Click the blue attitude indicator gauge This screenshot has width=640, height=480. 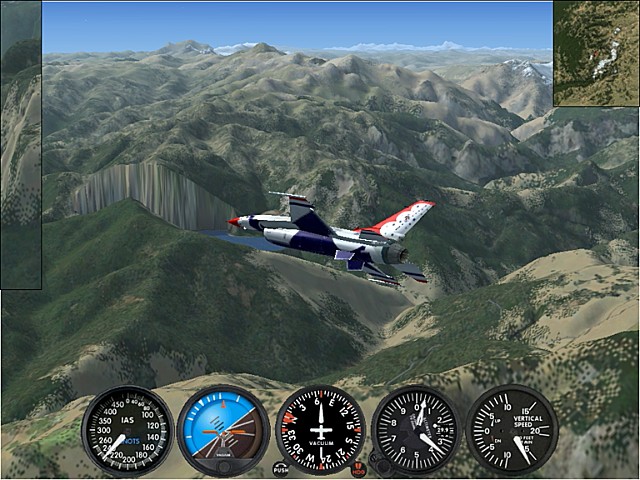(x=223, y=431)
